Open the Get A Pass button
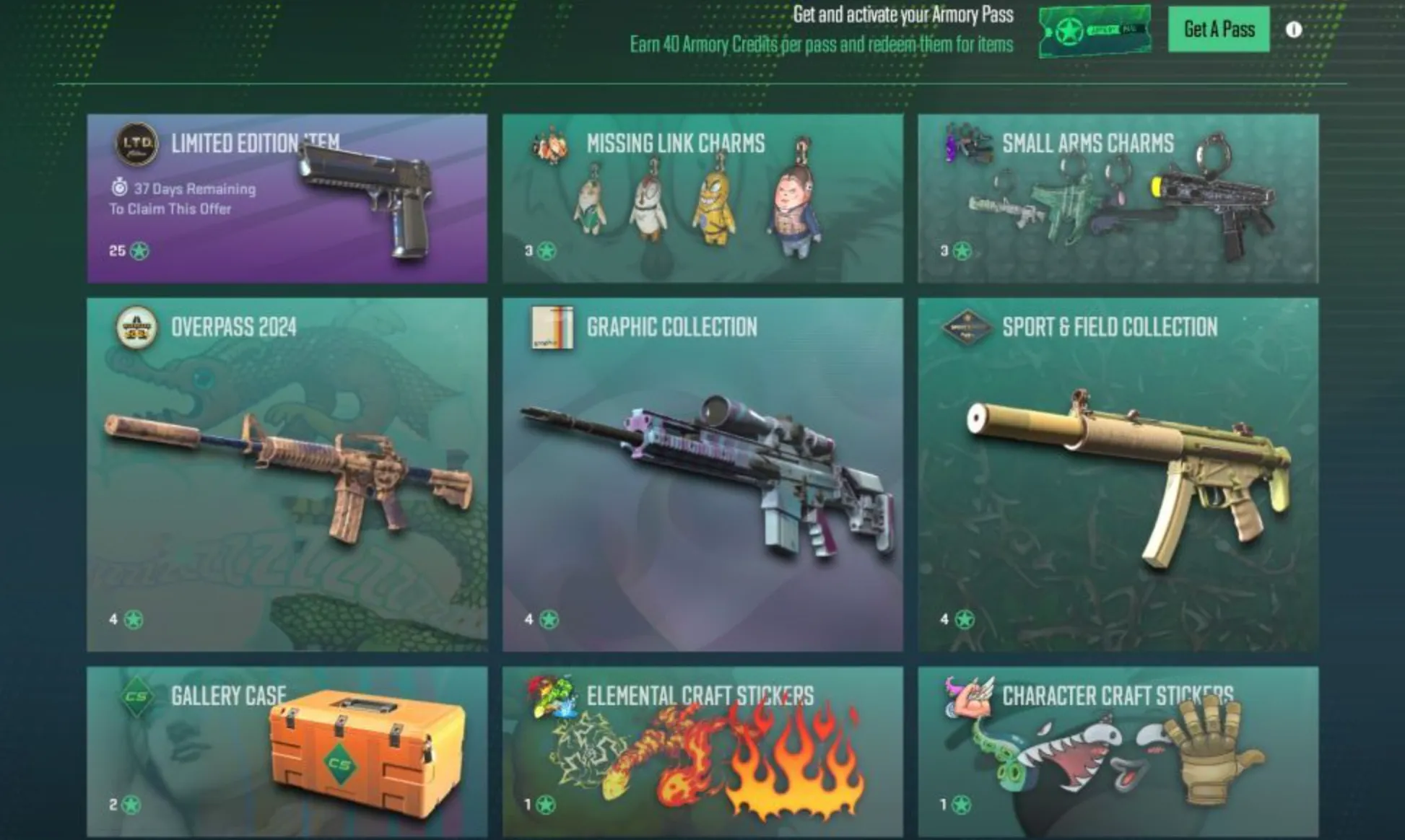Screen dimensions: 1405x840 [x=1218, y=30]
